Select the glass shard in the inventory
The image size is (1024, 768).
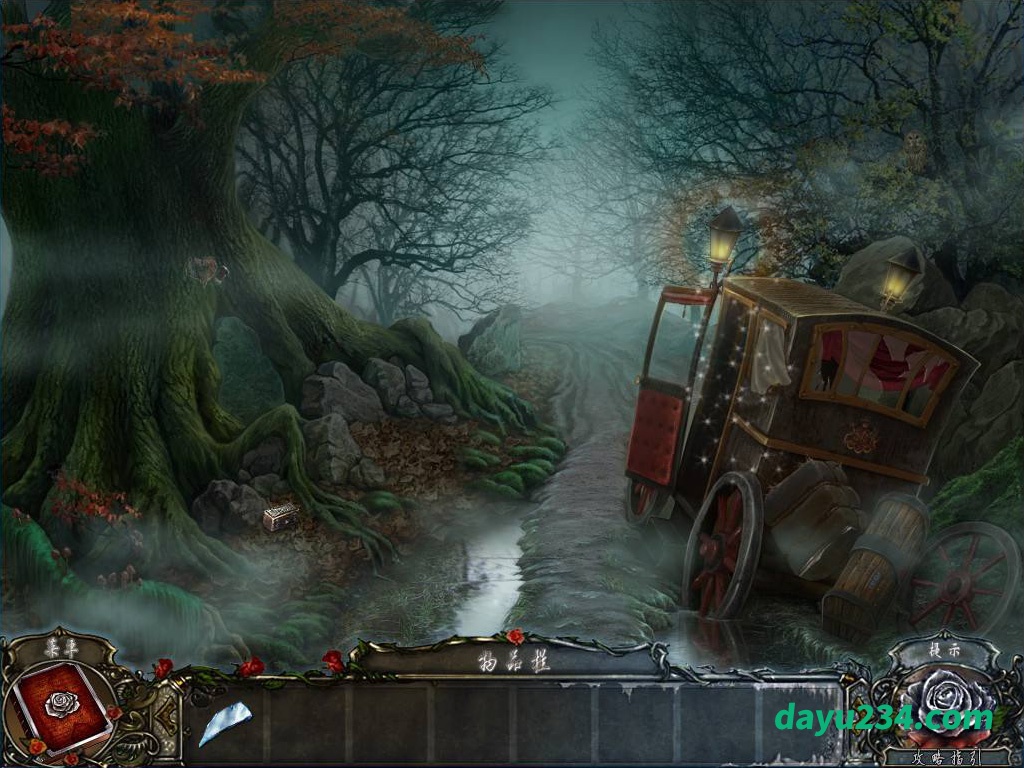pyautogui.click(x=224, y=722)
